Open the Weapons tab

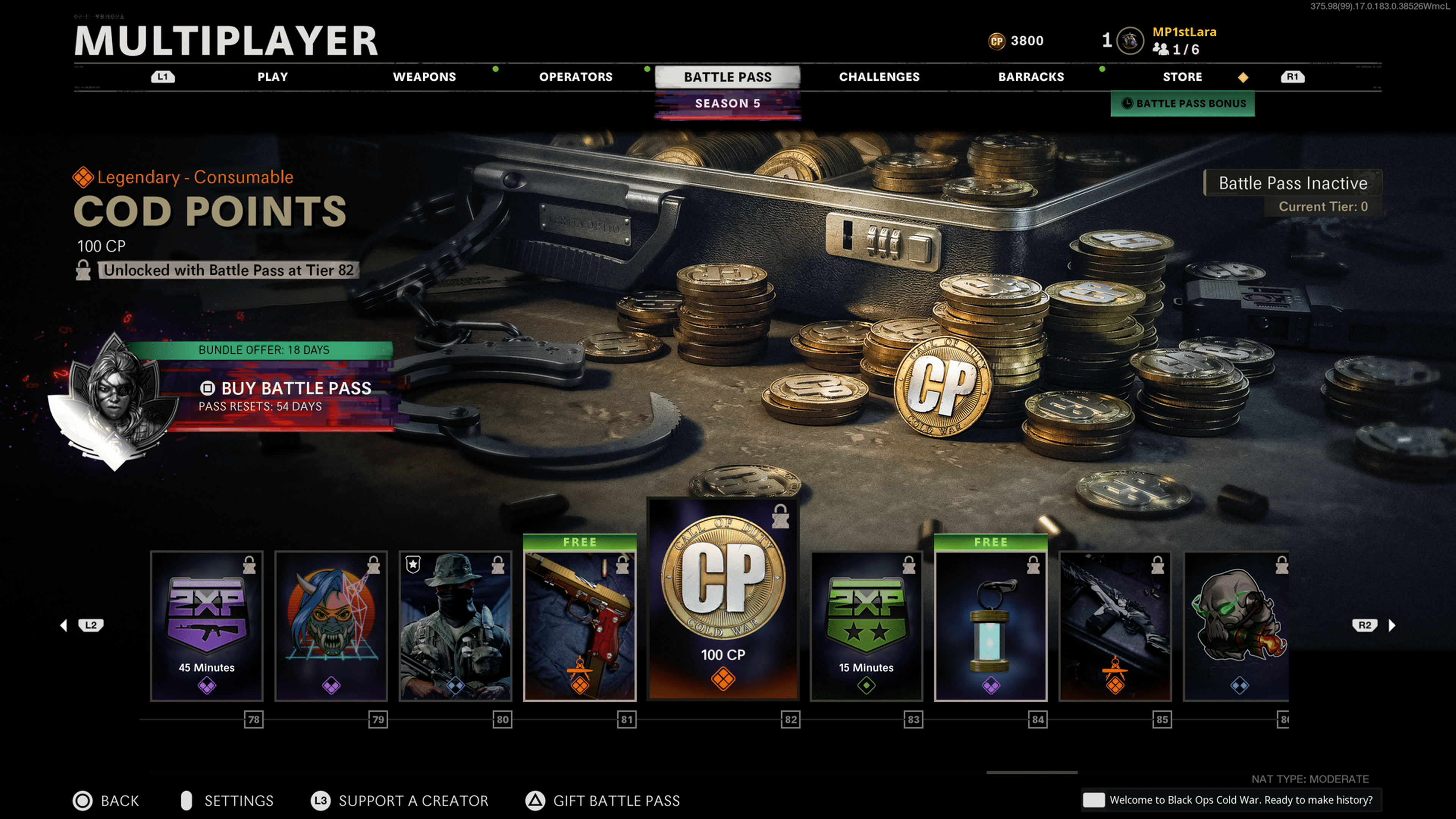424,77
